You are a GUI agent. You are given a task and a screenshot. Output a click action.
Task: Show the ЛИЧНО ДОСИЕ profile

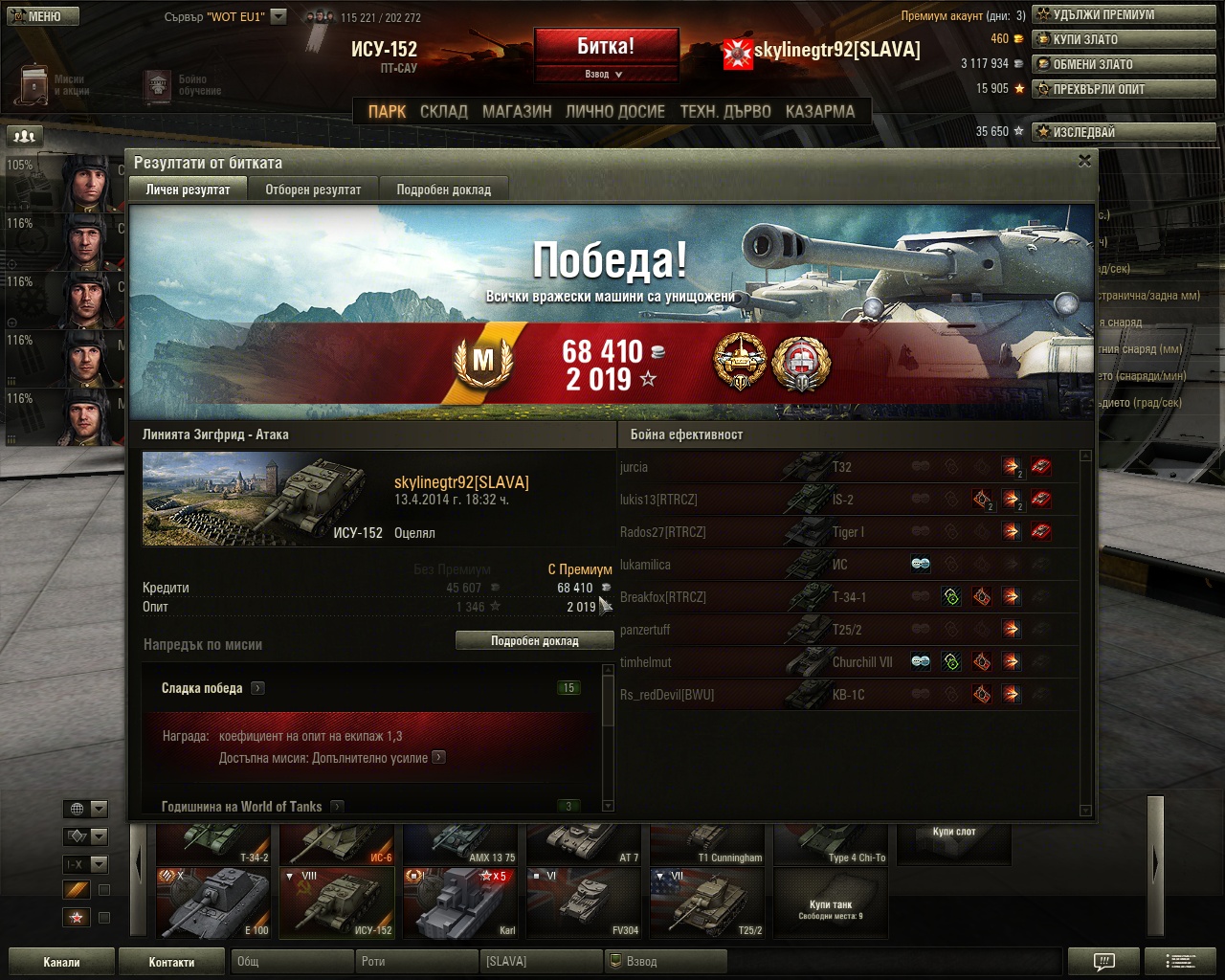tap(614, 111)
